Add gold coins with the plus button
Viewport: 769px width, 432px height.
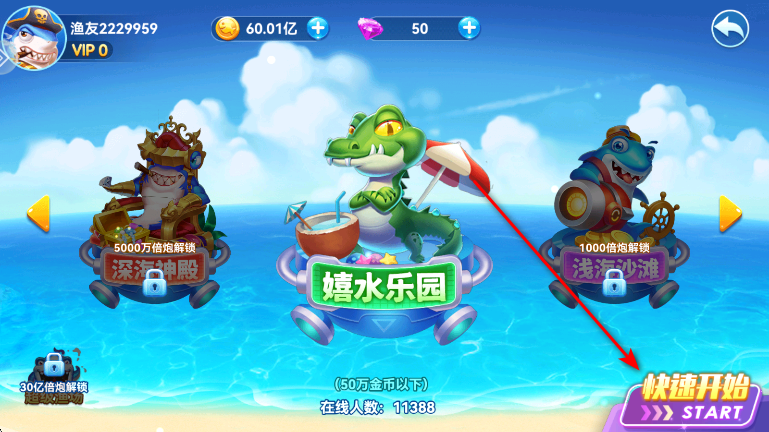[x=318, y=28]
